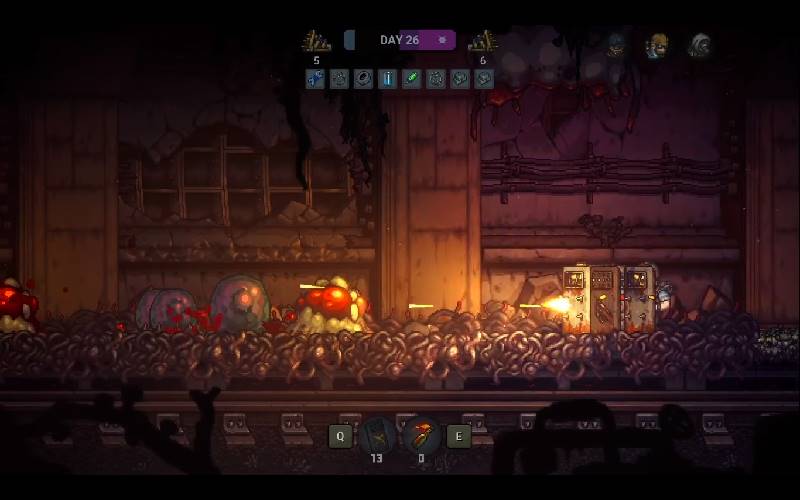Select the blue vial upgrade icon
The height and width of the screenshot is (500, 800).
pos(387,78)
